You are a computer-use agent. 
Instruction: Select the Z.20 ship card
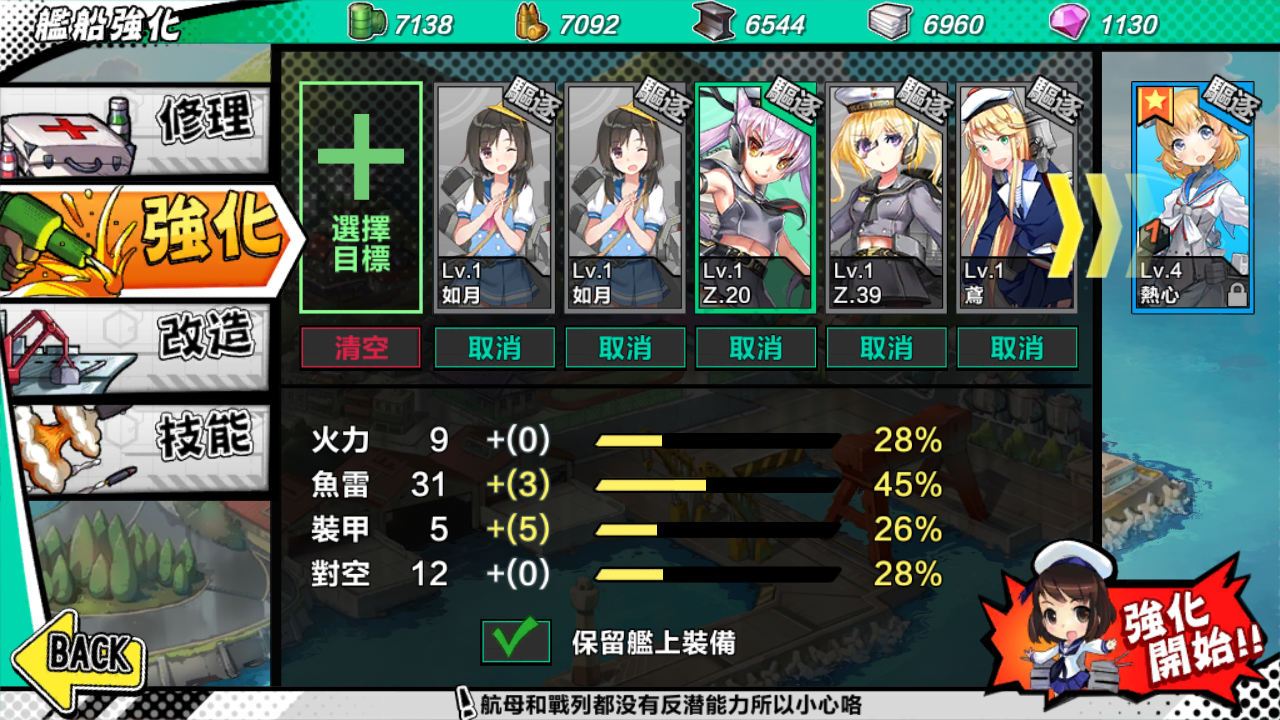[756, 198]
